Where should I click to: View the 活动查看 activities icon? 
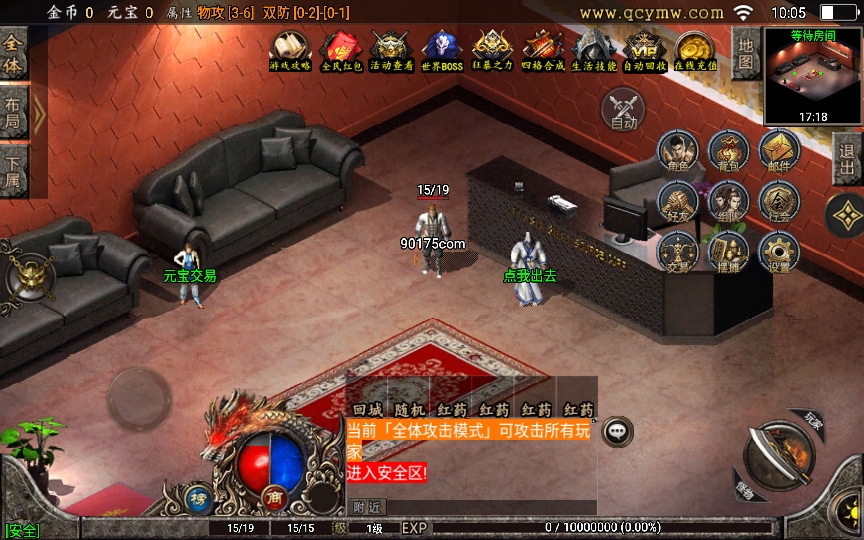pos(391,49)
